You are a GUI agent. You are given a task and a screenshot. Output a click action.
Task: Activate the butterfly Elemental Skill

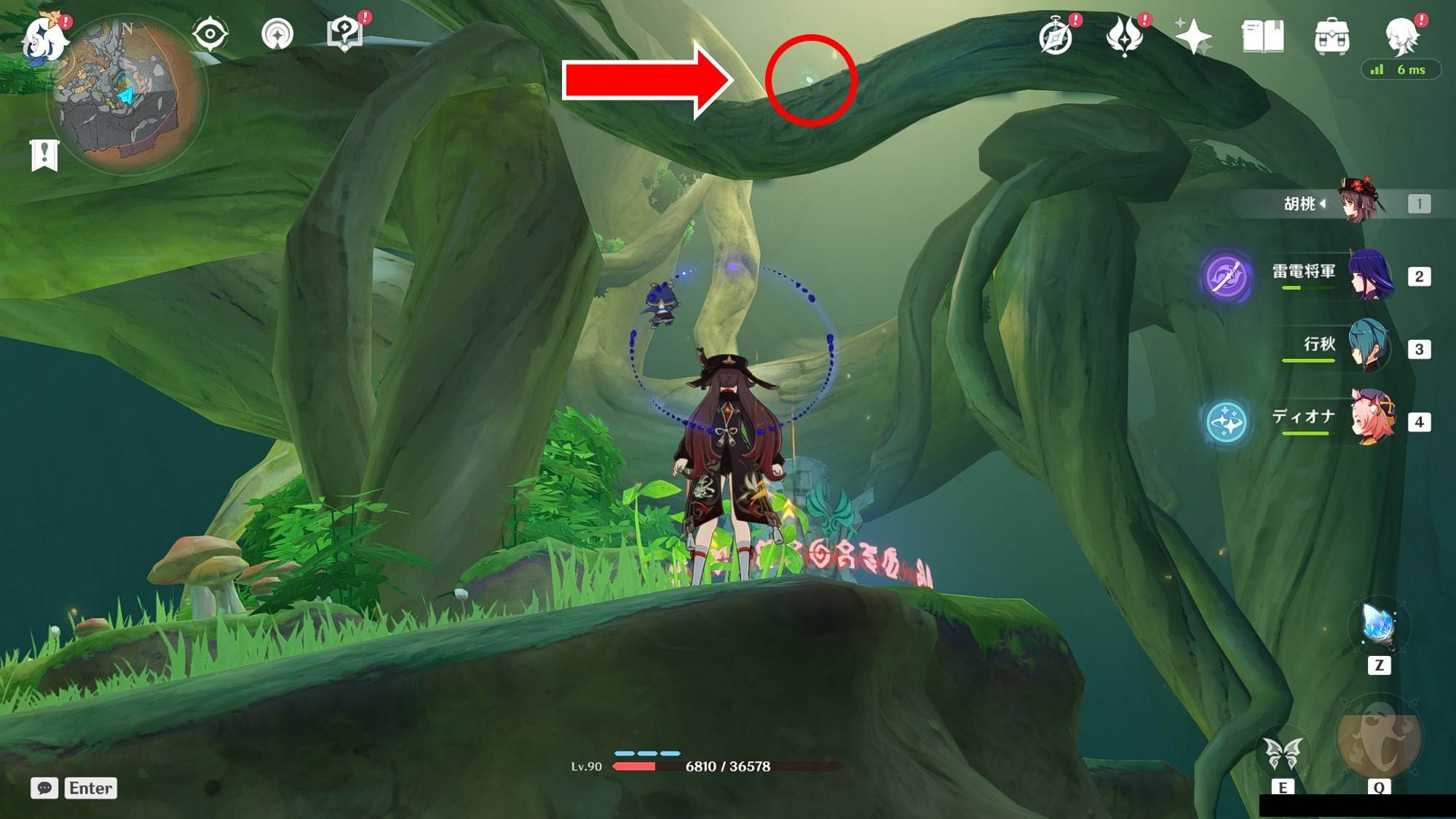tap(1283, 753)
